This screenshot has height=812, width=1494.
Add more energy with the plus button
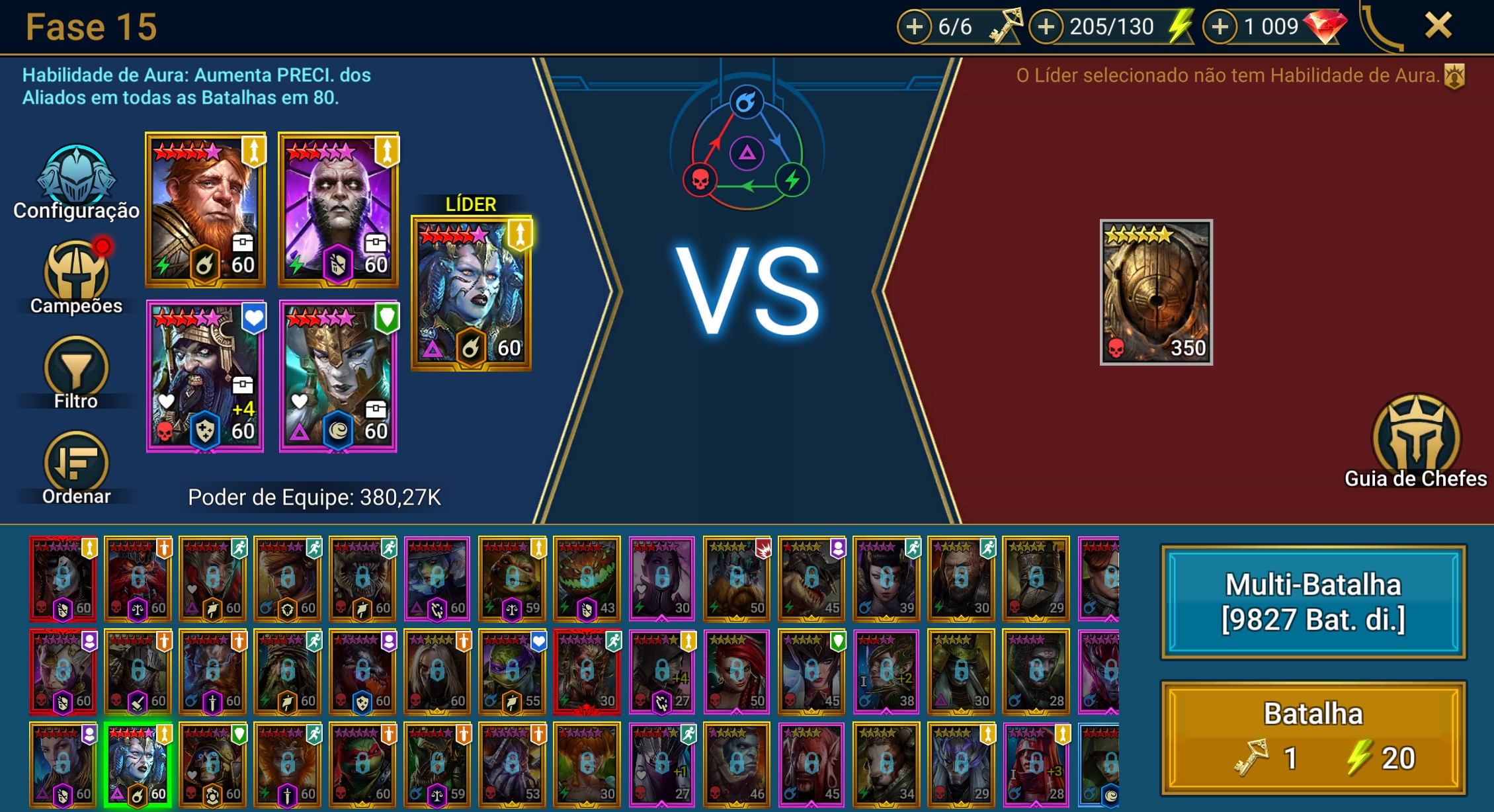point(1046,27)
